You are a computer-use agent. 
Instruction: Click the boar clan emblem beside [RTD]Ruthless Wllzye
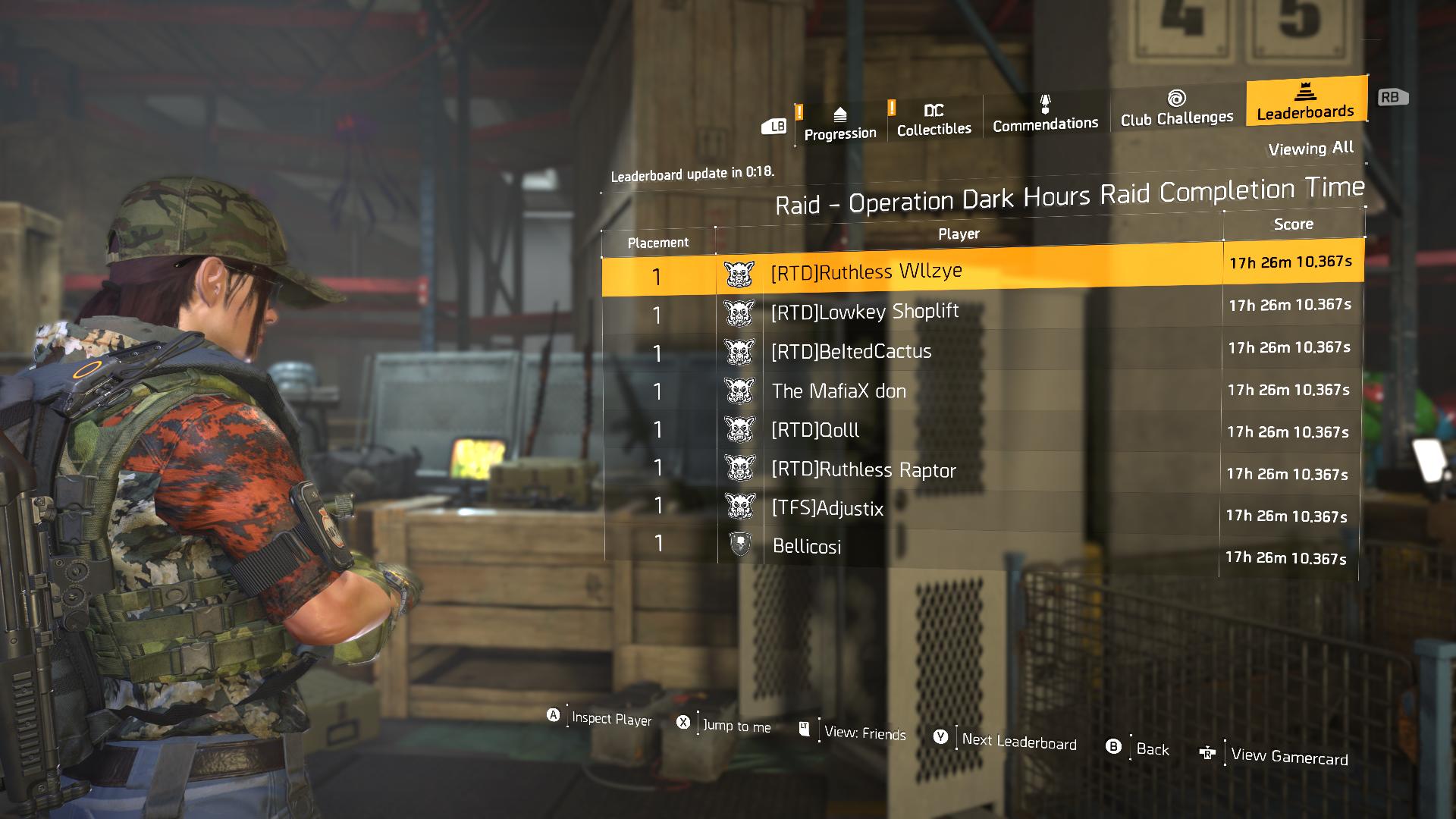click(739, 271)
